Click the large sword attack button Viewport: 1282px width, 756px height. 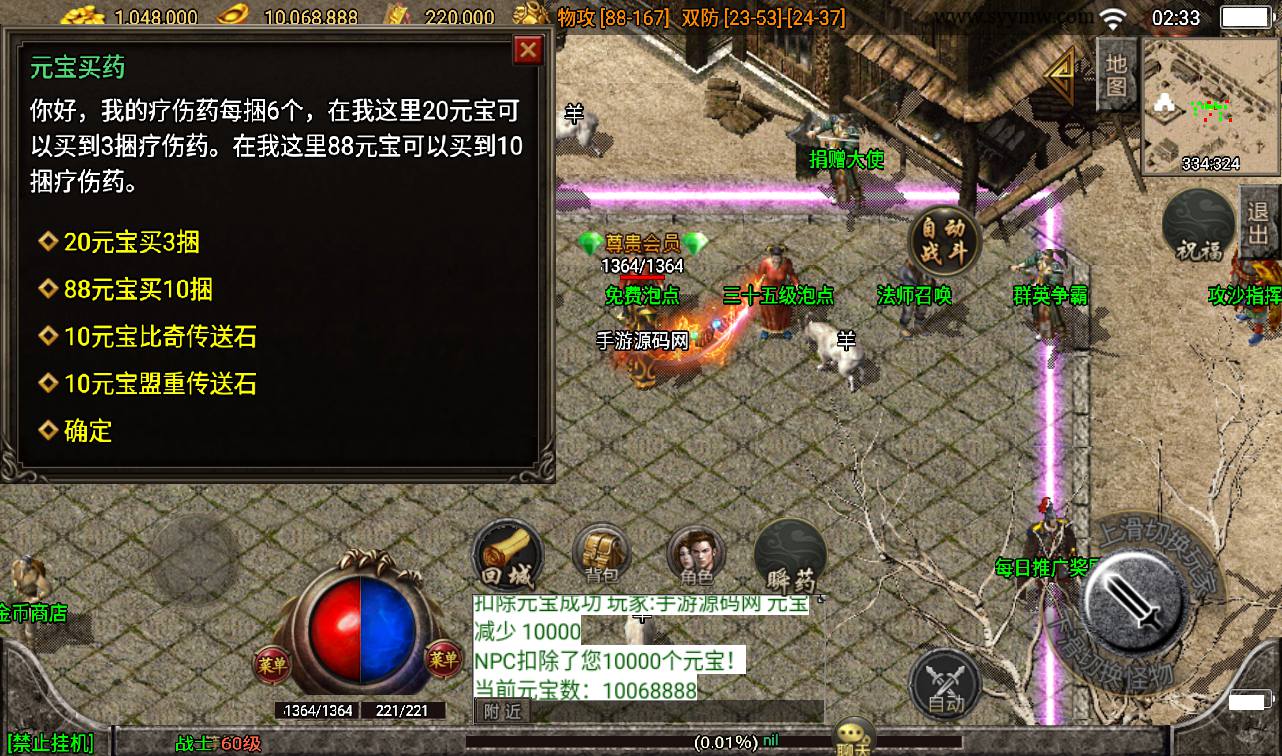click(x=1136, y=602)
